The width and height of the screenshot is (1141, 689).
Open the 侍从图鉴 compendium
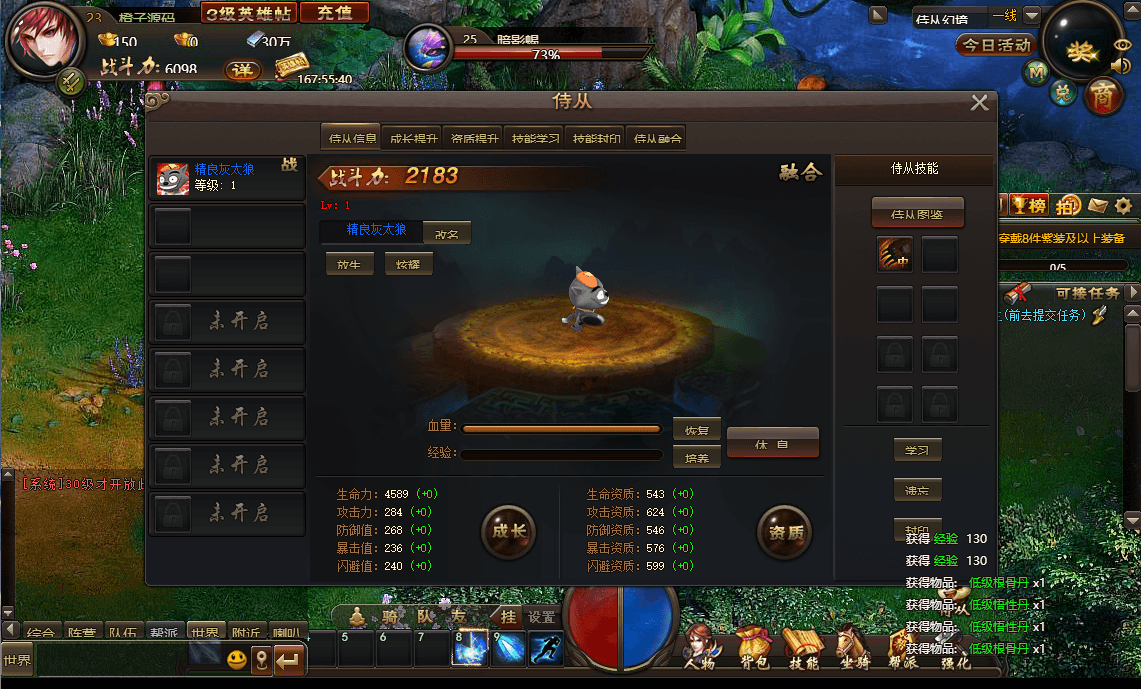click(917, 213)
